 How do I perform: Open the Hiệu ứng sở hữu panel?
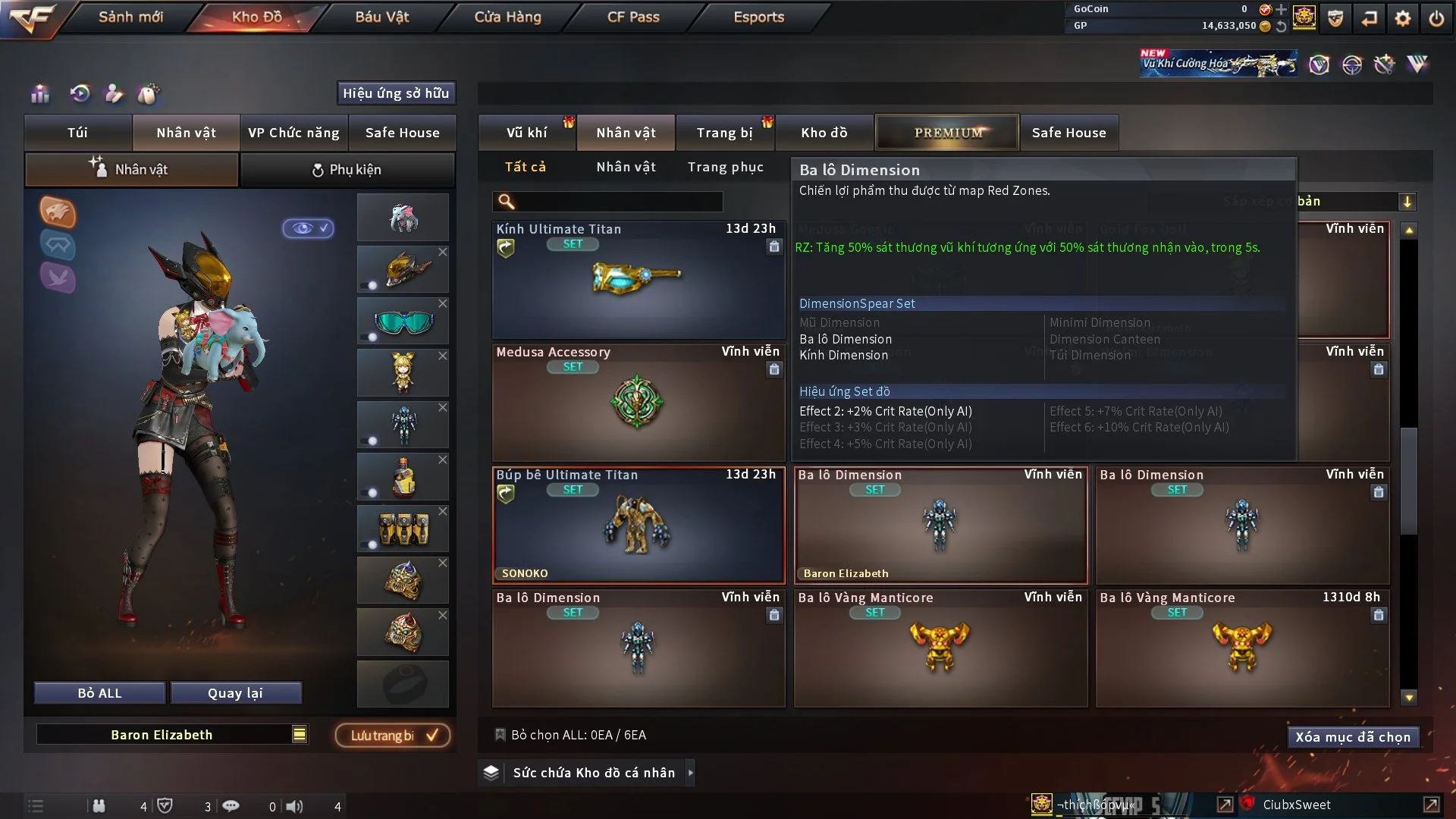pos(395,93)
